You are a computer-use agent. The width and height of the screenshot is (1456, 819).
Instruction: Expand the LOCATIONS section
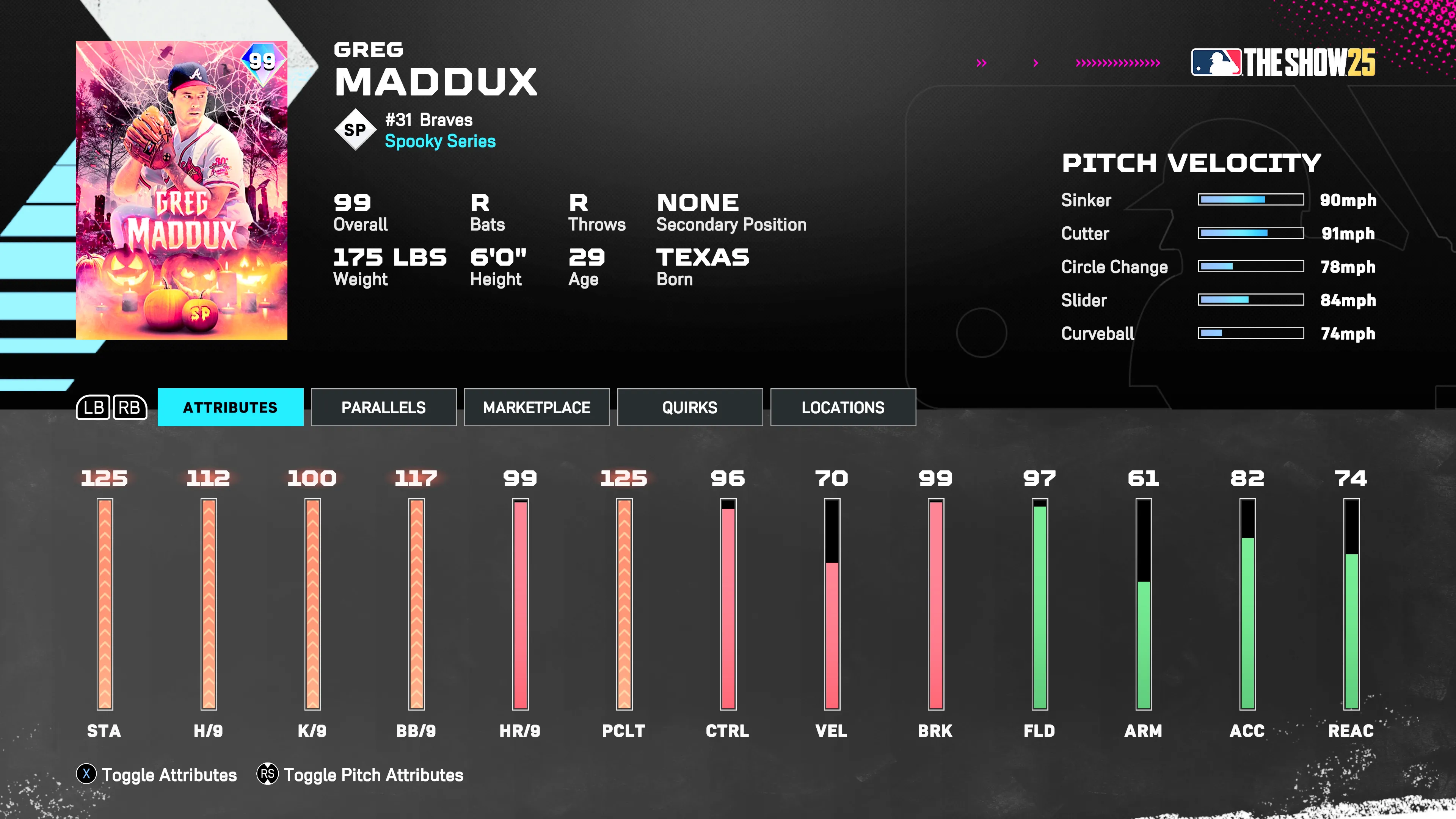[x=843, y=407]
